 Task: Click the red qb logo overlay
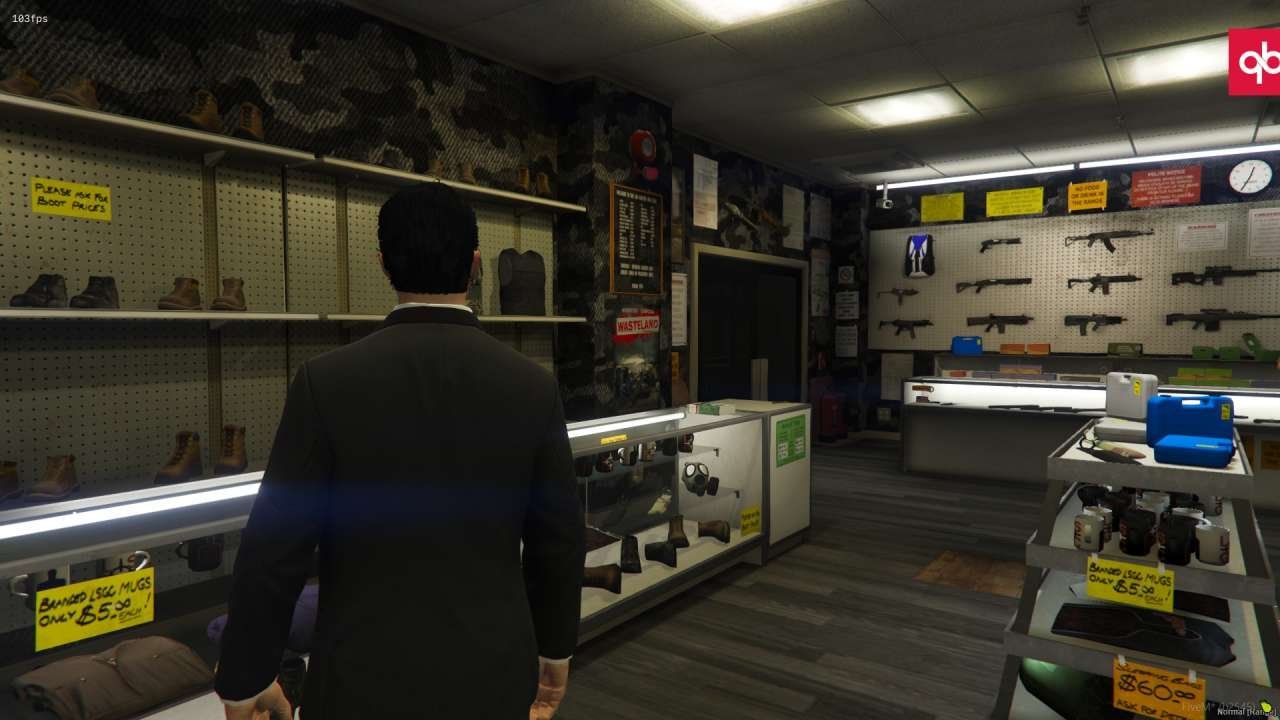tap(1254, 62)
